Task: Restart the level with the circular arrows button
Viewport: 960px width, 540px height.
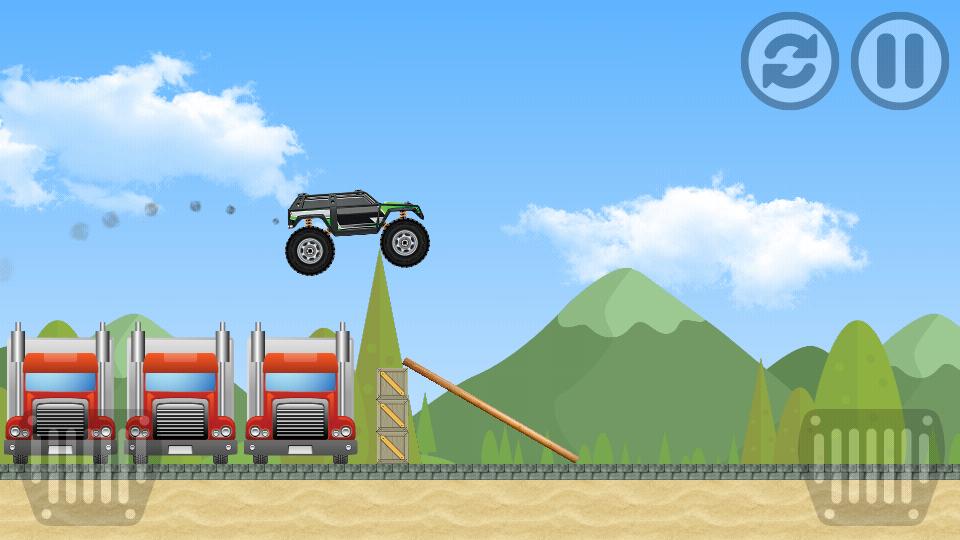Action: pos(789,61)
